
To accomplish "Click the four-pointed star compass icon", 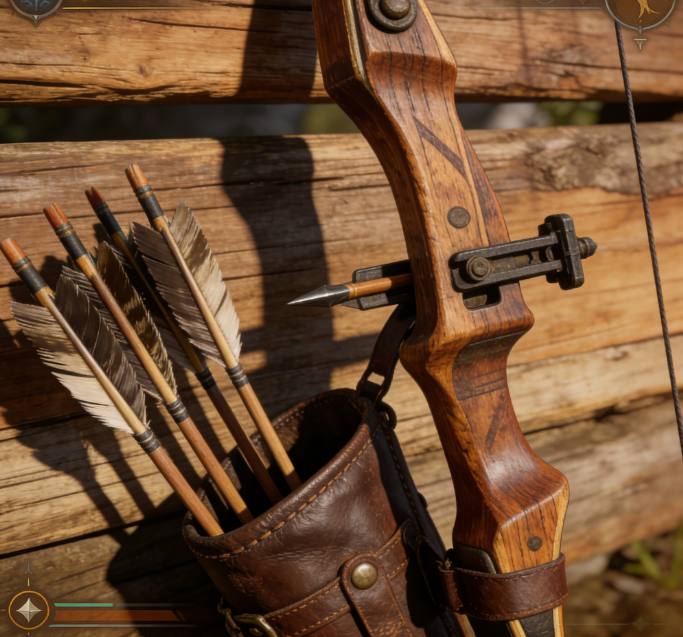I will (28, 609).
